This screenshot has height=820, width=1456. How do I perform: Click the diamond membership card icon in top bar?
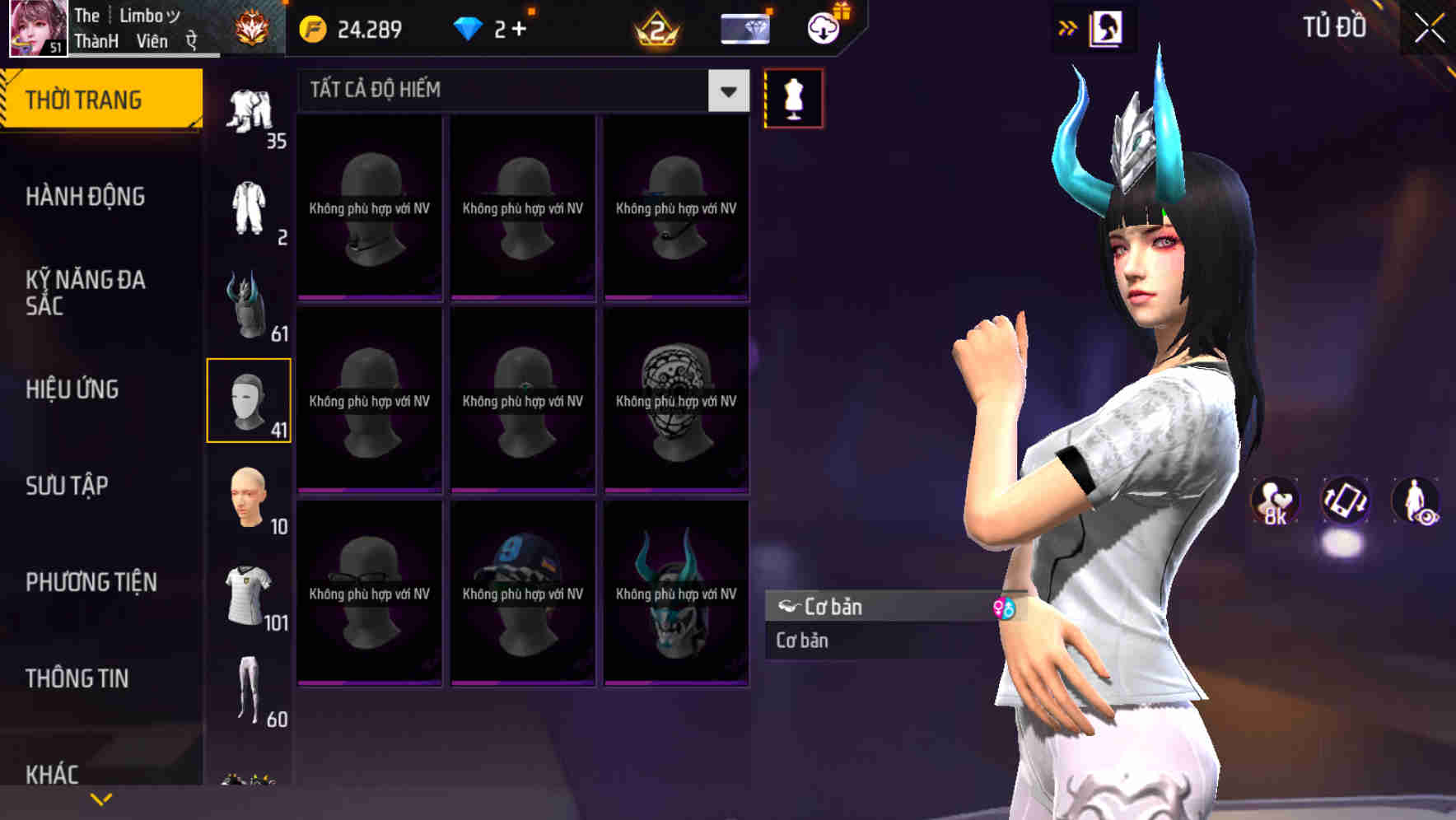[744, 27]
